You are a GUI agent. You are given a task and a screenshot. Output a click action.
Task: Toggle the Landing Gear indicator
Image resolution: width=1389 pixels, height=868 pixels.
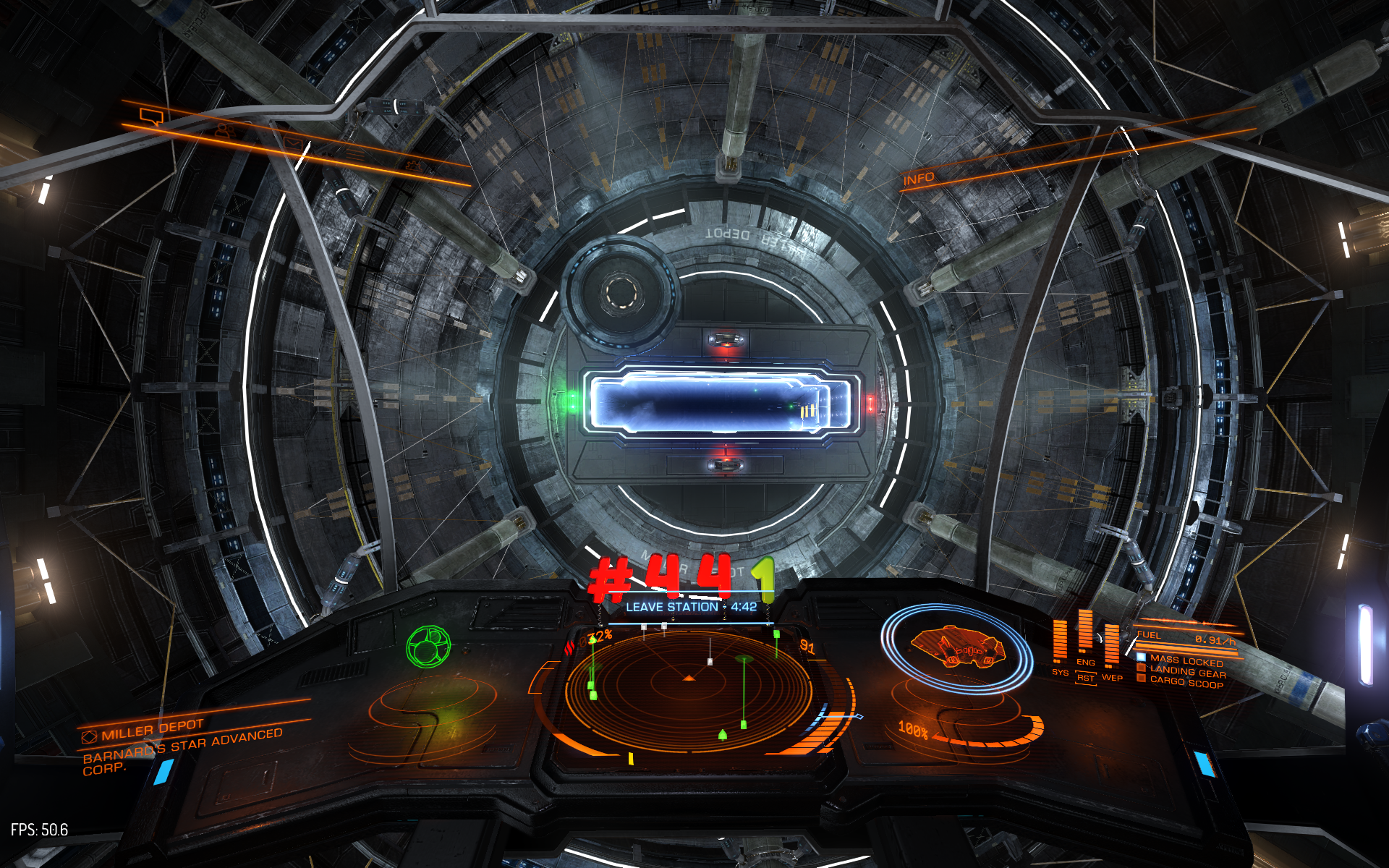[x=1187, y=671]
